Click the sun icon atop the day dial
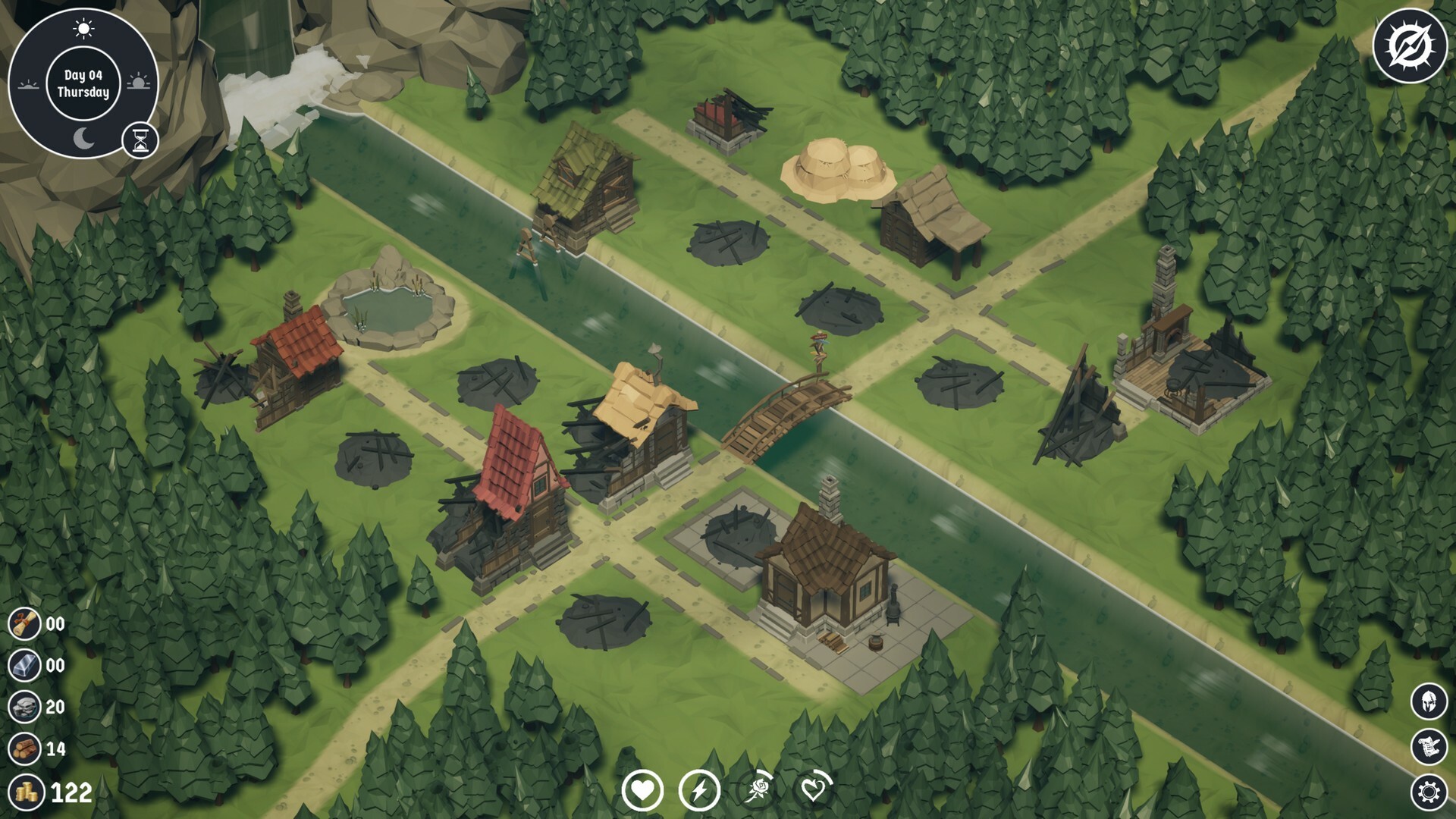The width and height of the screenshot is (1456, 819). pyautogui.click(x=83, y=28)
